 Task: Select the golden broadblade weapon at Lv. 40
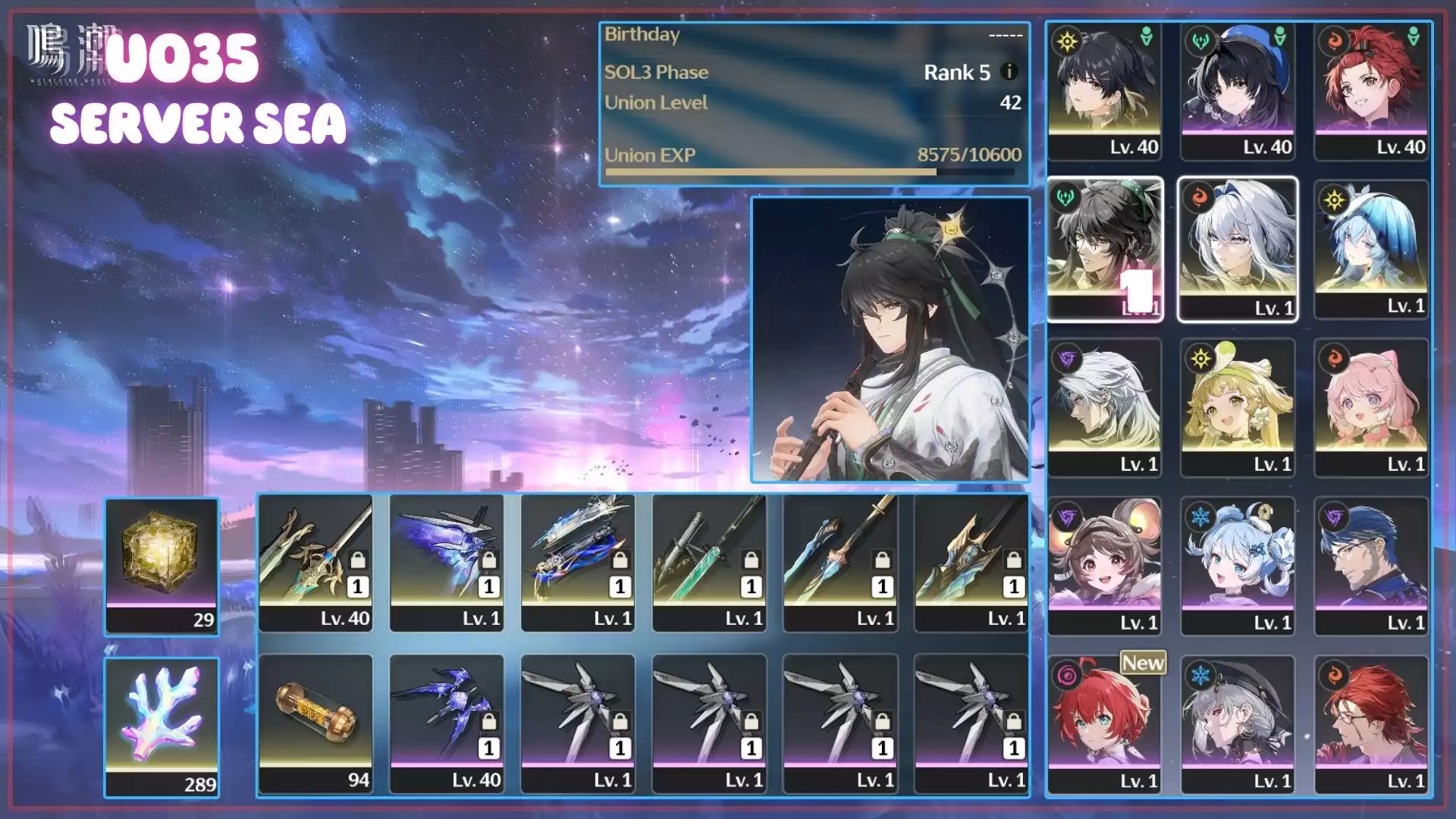pos(315,563)
